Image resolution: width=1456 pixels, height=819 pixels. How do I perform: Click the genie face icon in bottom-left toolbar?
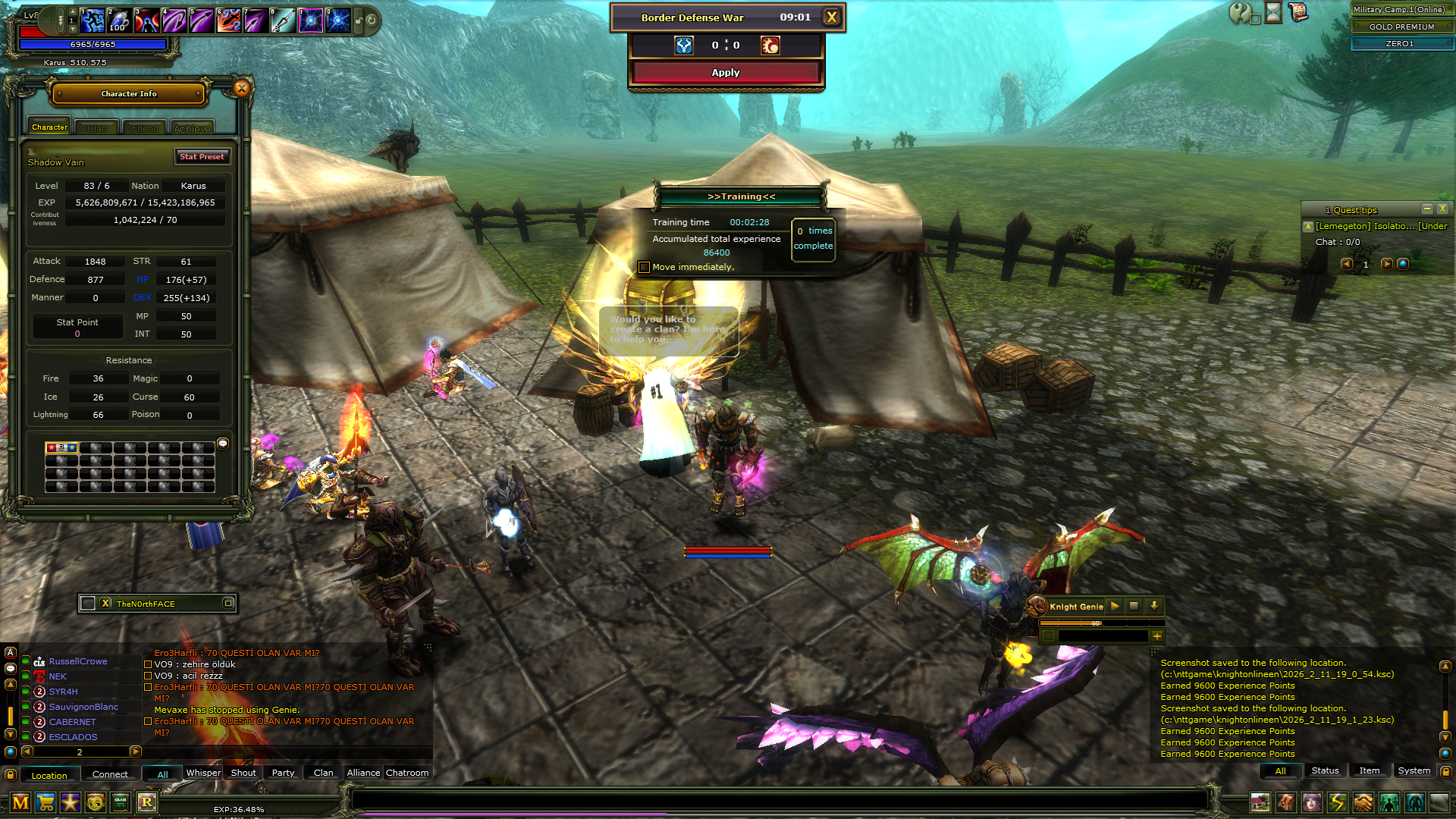coord(95,802)
